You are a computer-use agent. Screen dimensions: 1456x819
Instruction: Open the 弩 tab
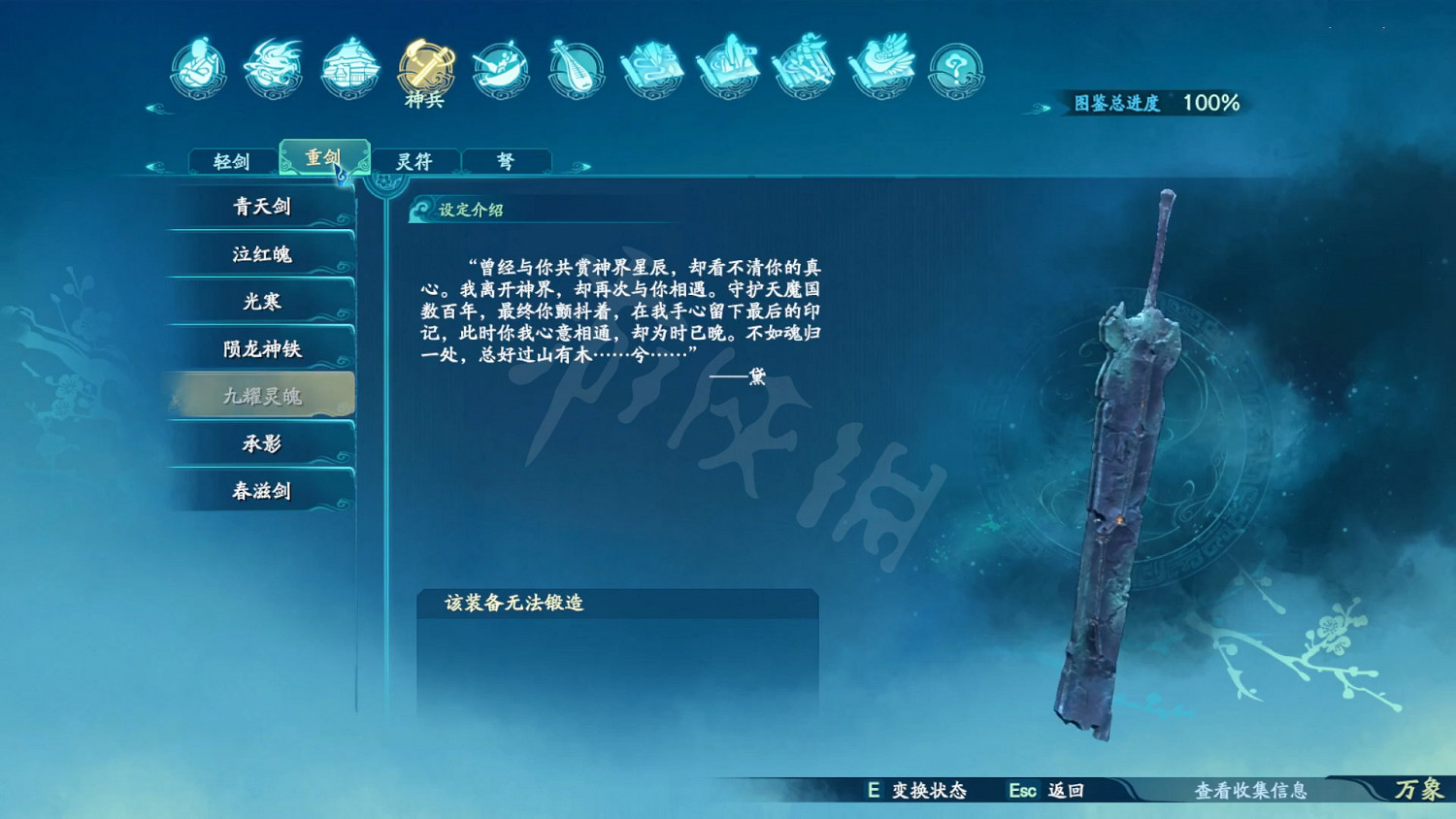point(506,160)
